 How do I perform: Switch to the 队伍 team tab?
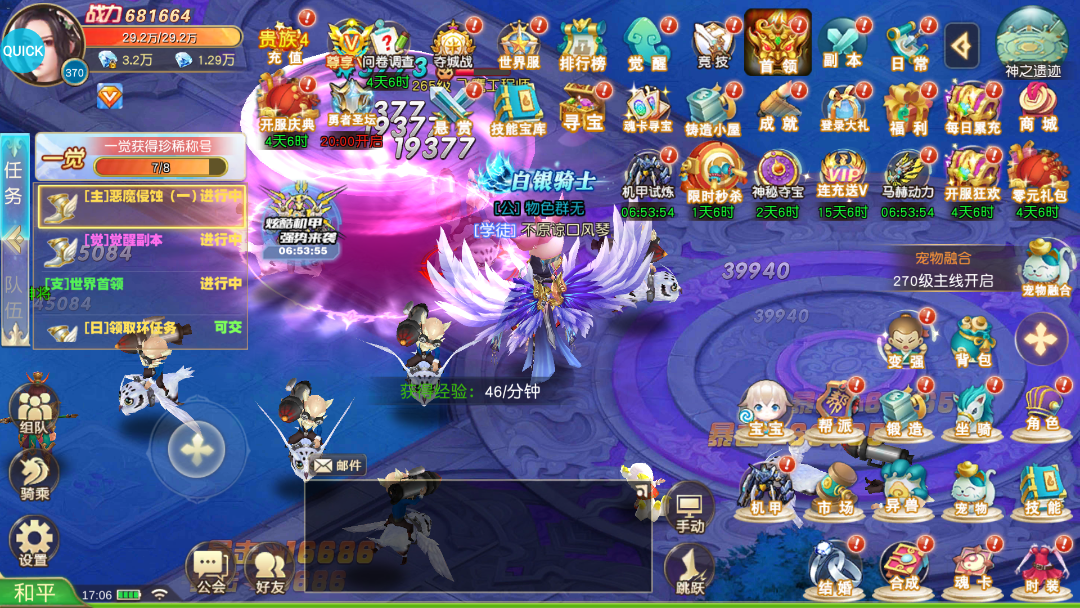(x=14, y=297)
